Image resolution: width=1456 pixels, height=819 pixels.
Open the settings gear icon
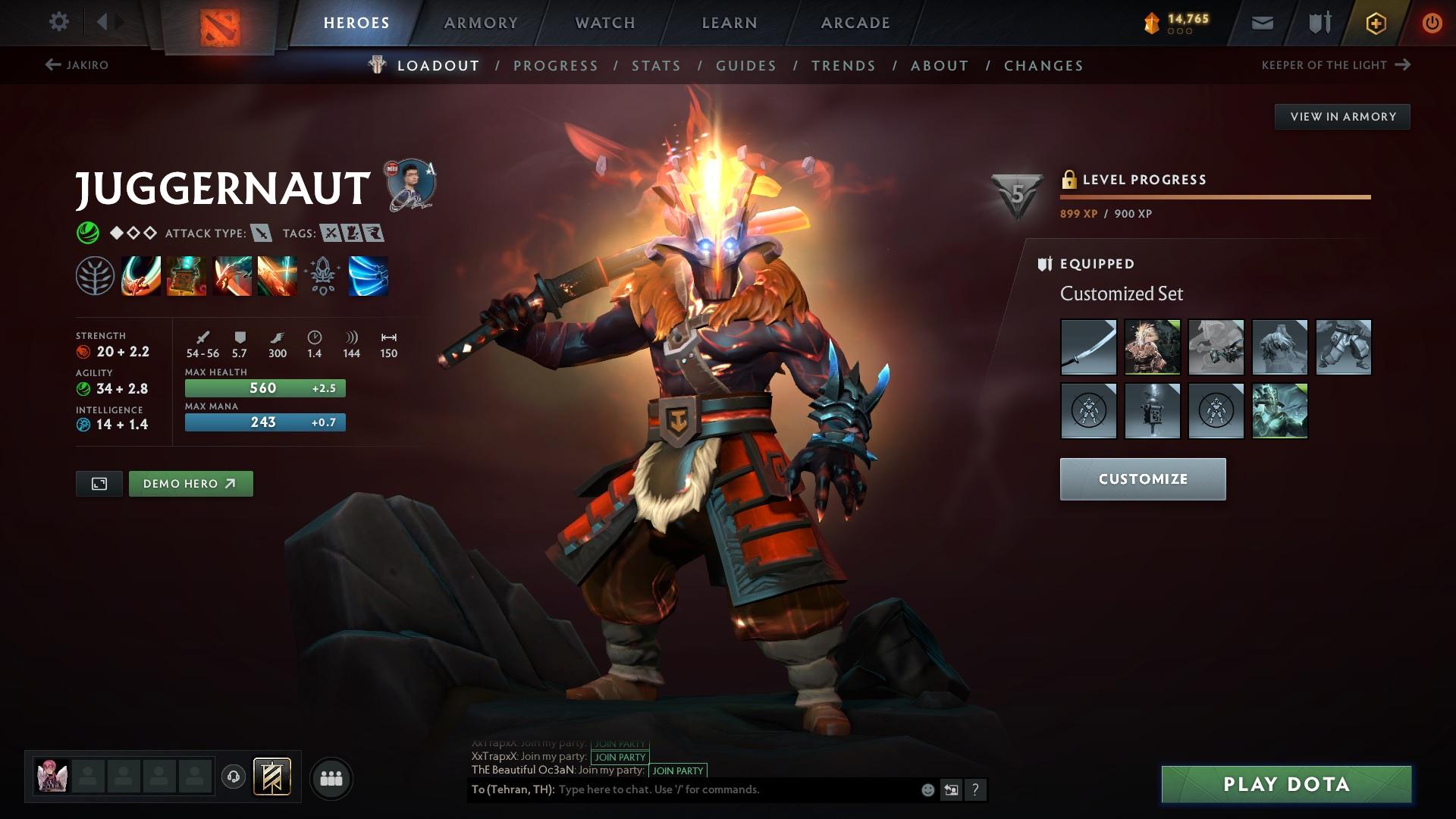(x=59, y=22)
